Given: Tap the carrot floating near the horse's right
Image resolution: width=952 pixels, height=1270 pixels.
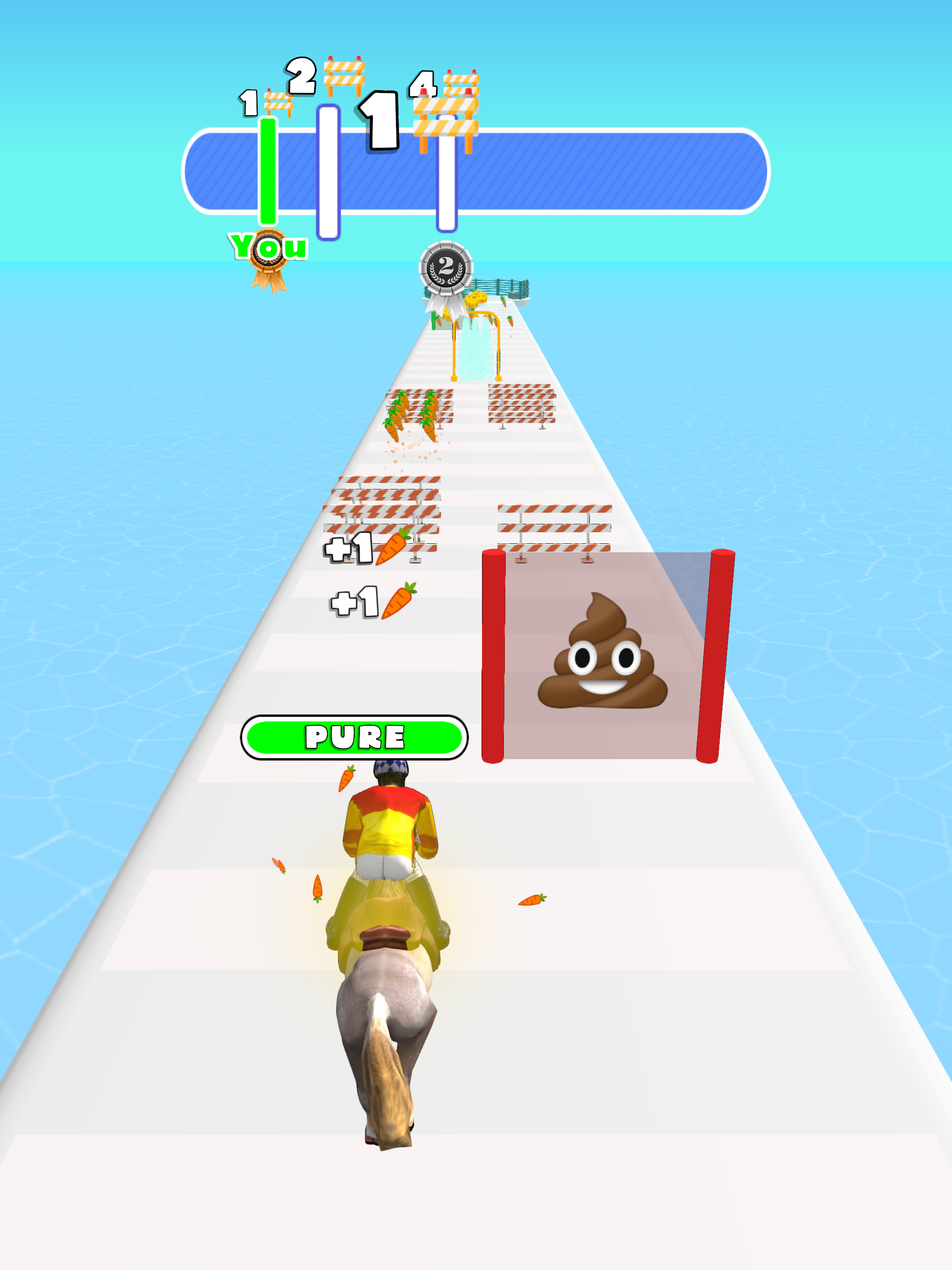Looking at the screenshot, I should 532,900.
